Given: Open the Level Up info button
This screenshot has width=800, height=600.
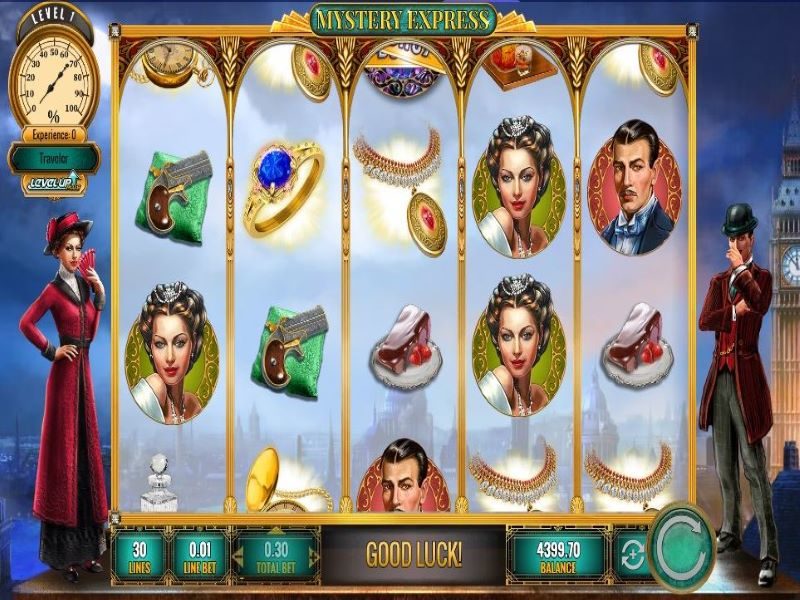Looking at the screenshot, I should point(54,183).
